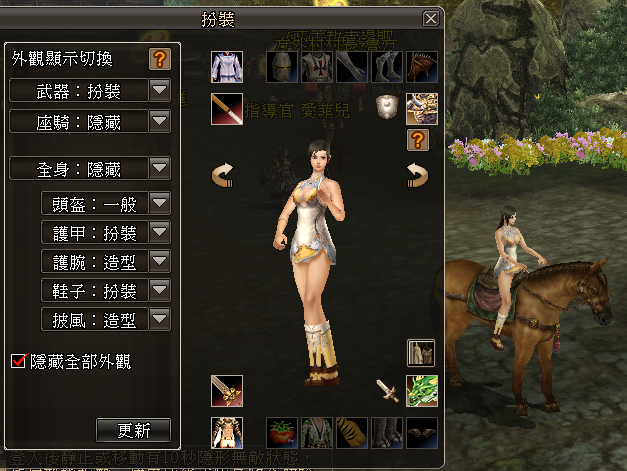This screenshot has height=471, width=627.
Task: Open the 護甲 armor display dropdown
Action: pyautogui.click(x=160, y=233)
